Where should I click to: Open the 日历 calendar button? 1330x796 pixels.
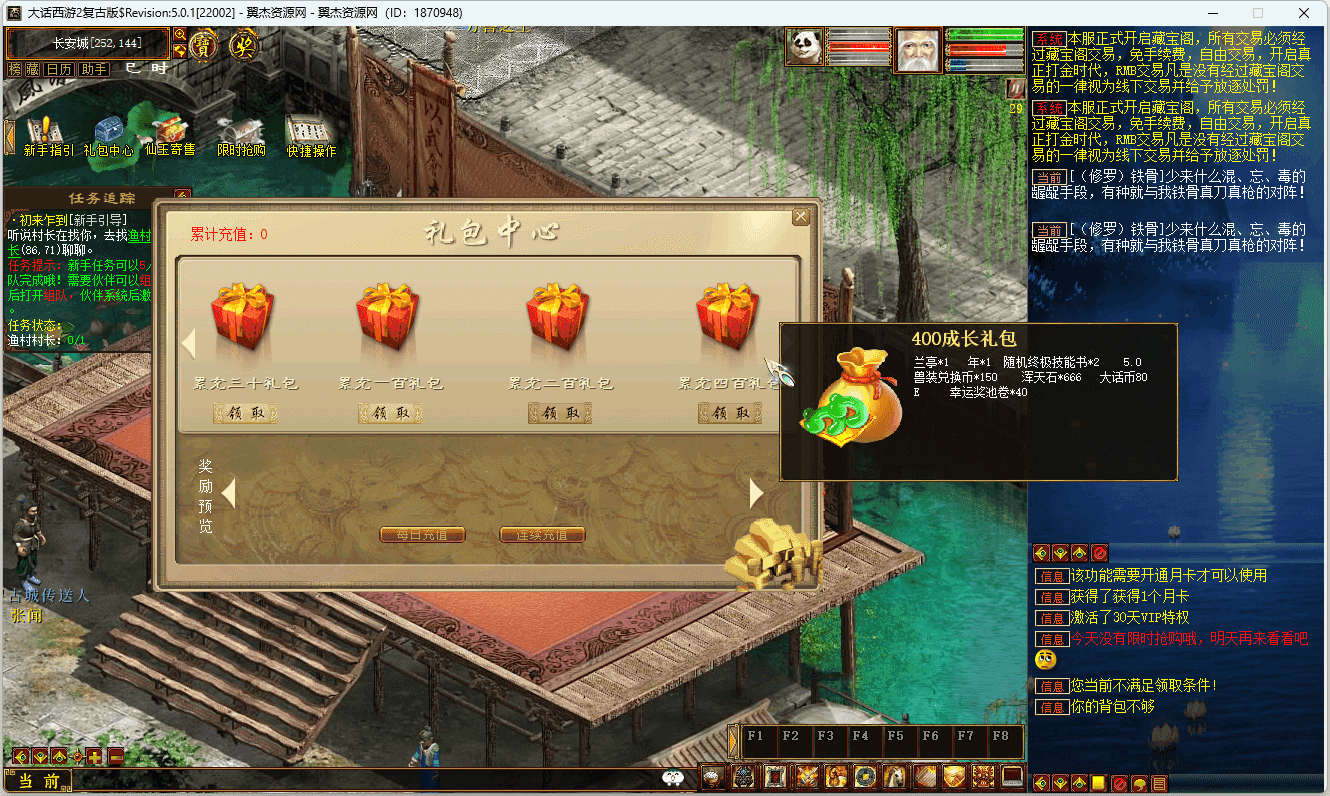point(59,69)
